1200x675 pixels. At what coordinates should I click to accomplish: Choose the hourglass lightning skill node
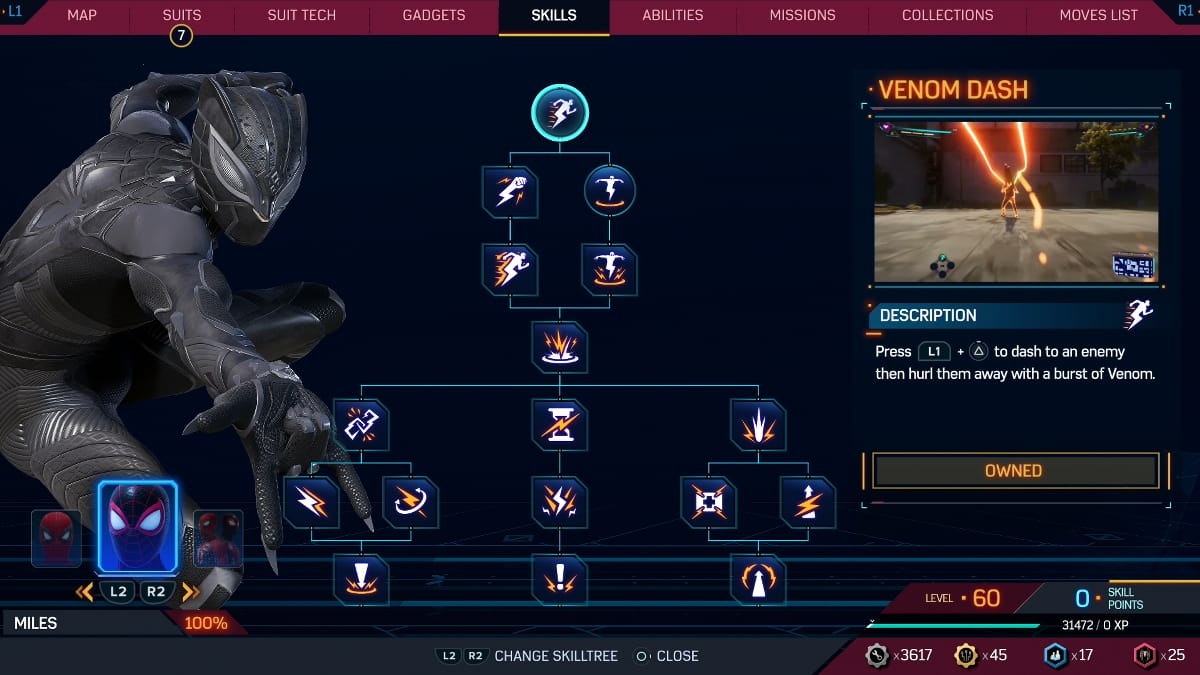[560, 425]
